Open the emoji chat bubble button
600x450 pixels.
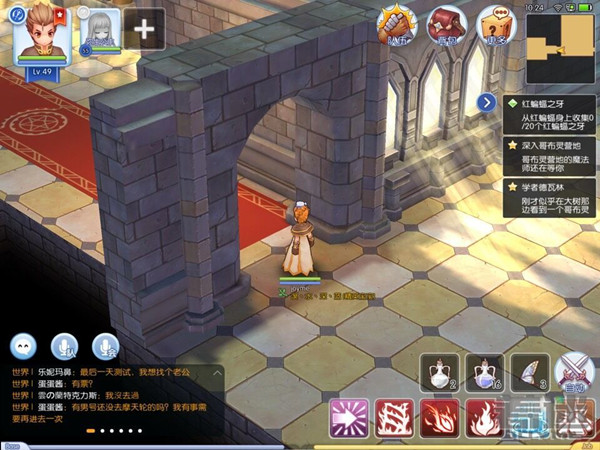(24, 347)
